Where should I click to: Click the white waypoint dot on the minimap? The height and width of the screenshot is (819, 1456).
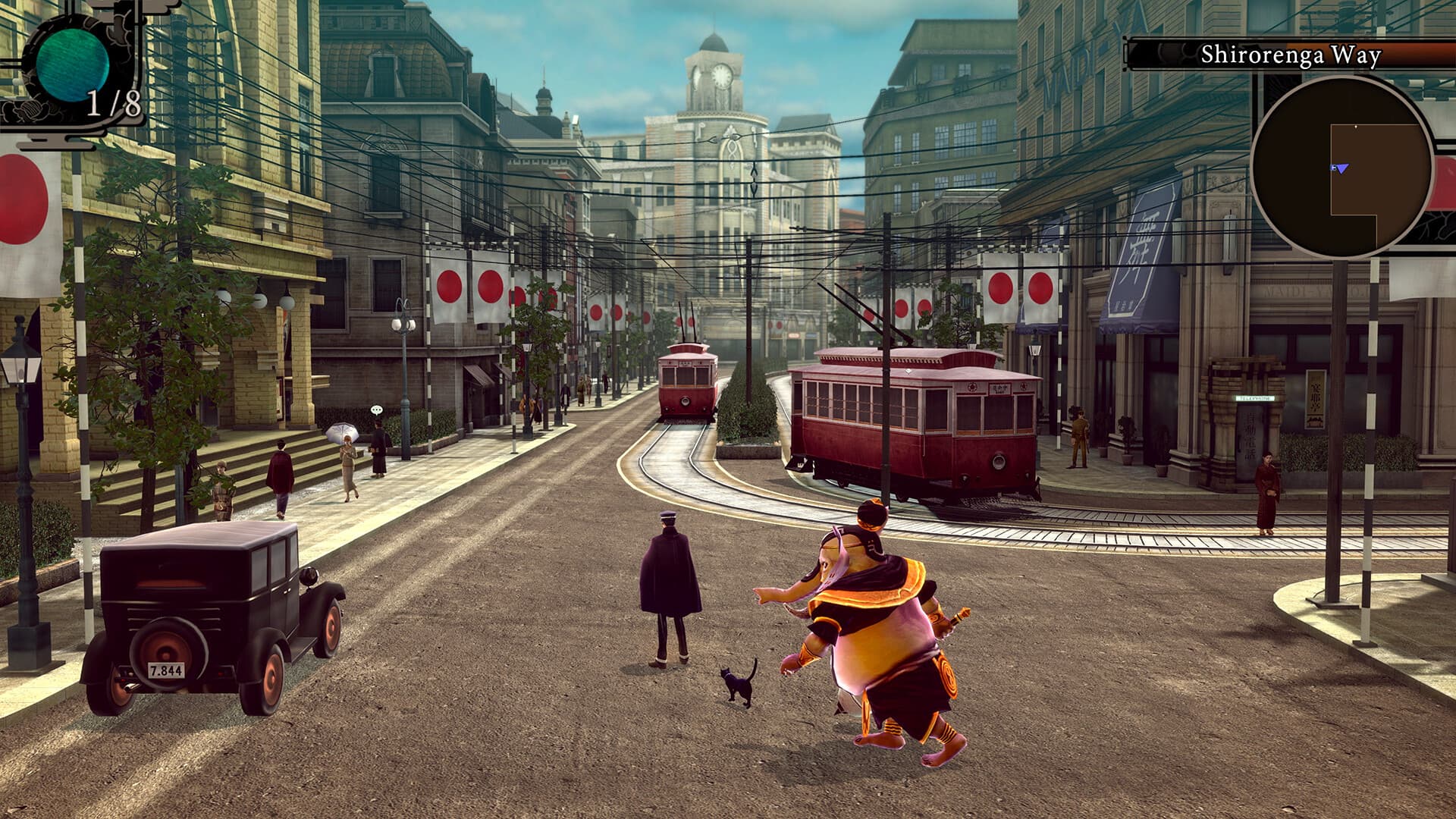click(1356, 126)
